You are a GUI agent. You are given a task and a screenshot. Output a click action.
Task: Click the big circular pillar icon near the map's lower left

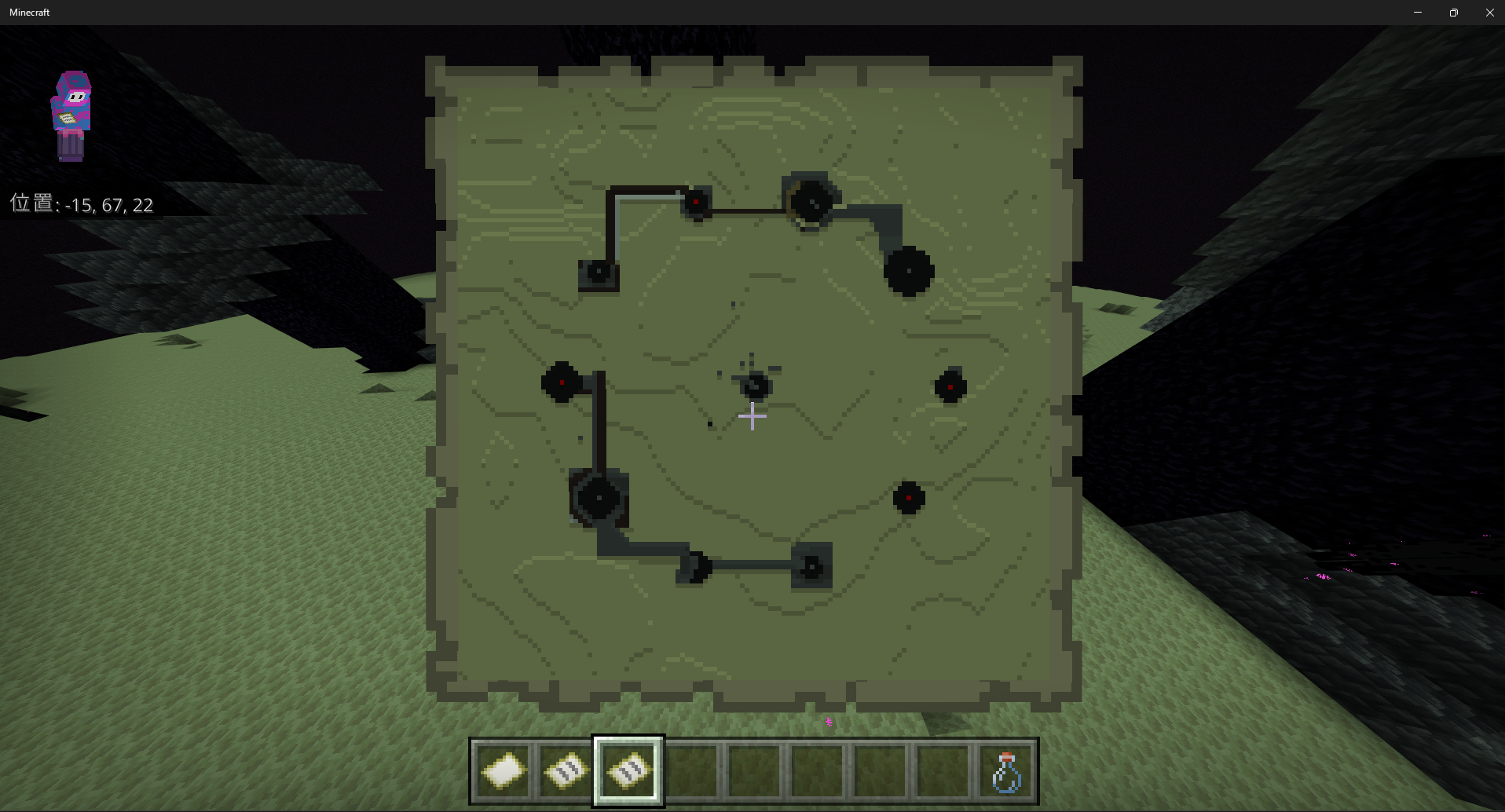599,497
